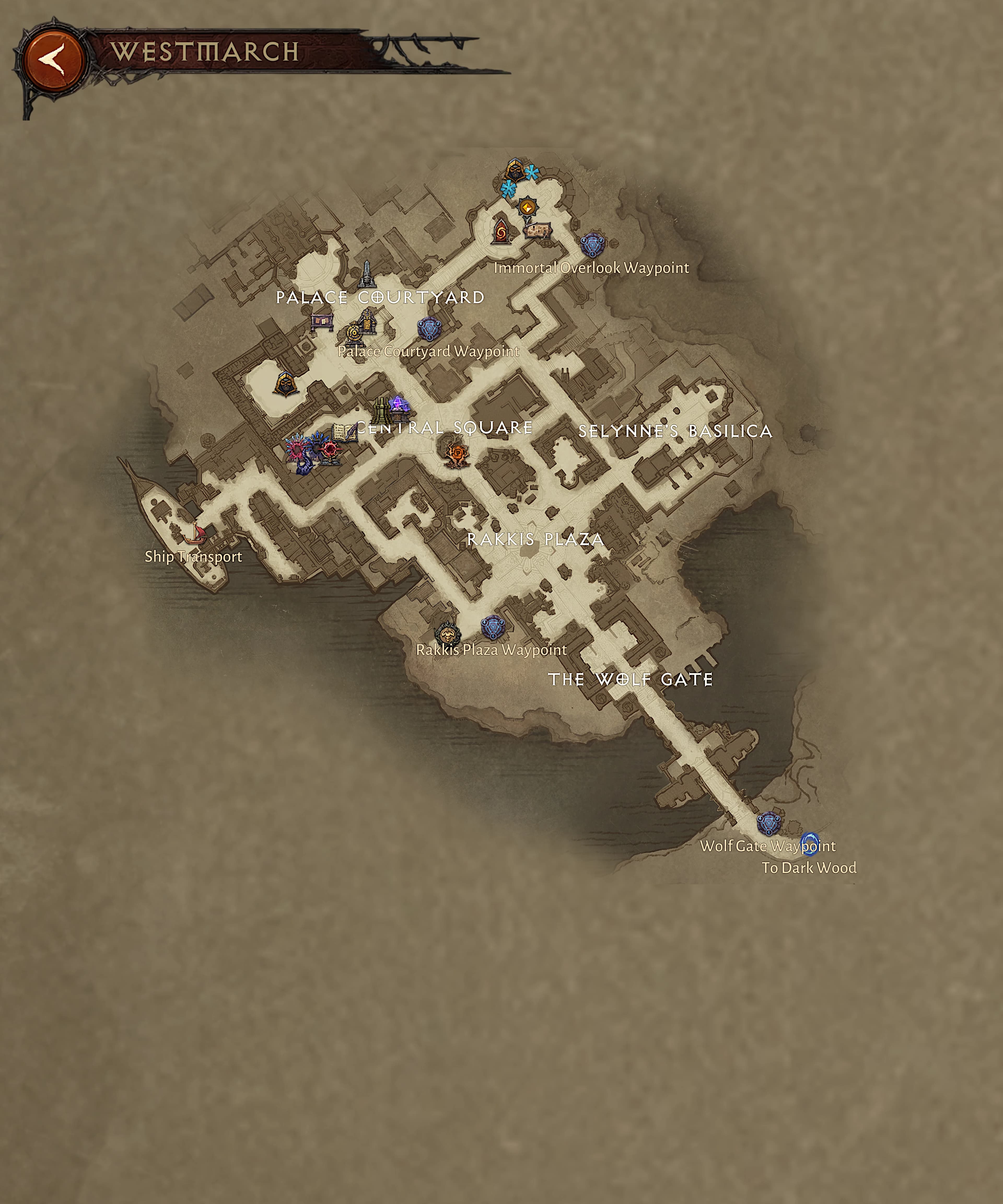Click the scroll map-note icon near the gem vendor
Screen dimensions: 1003x1204
pos(538,231)
